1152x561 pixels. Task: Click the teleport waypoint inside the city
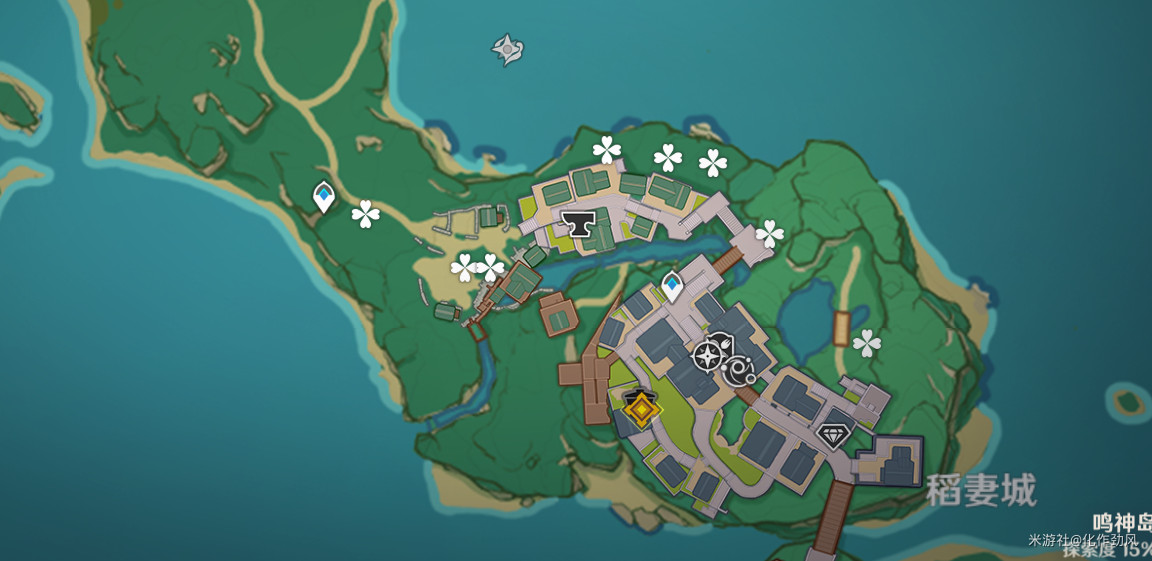pos(672,286)
